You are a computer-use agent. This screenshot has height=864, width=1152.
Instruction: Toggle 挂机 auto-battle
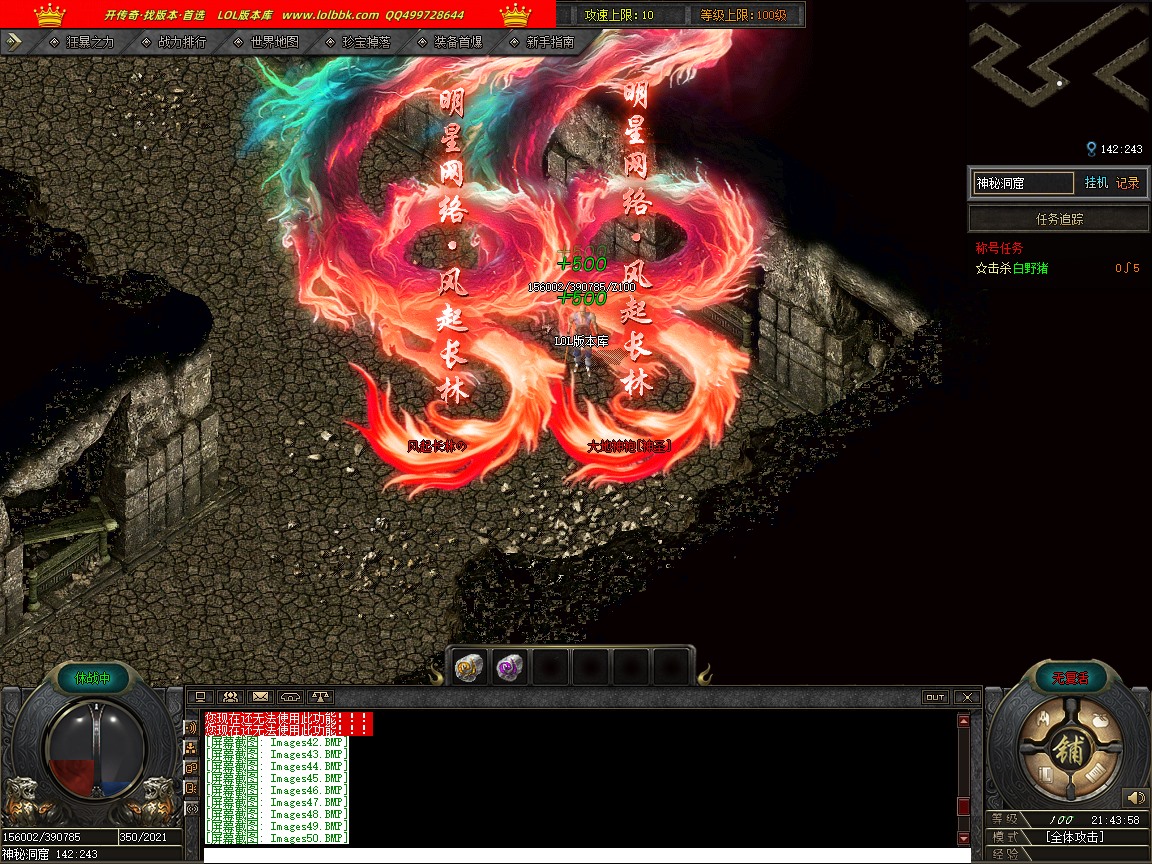(x=1096, y=183)
